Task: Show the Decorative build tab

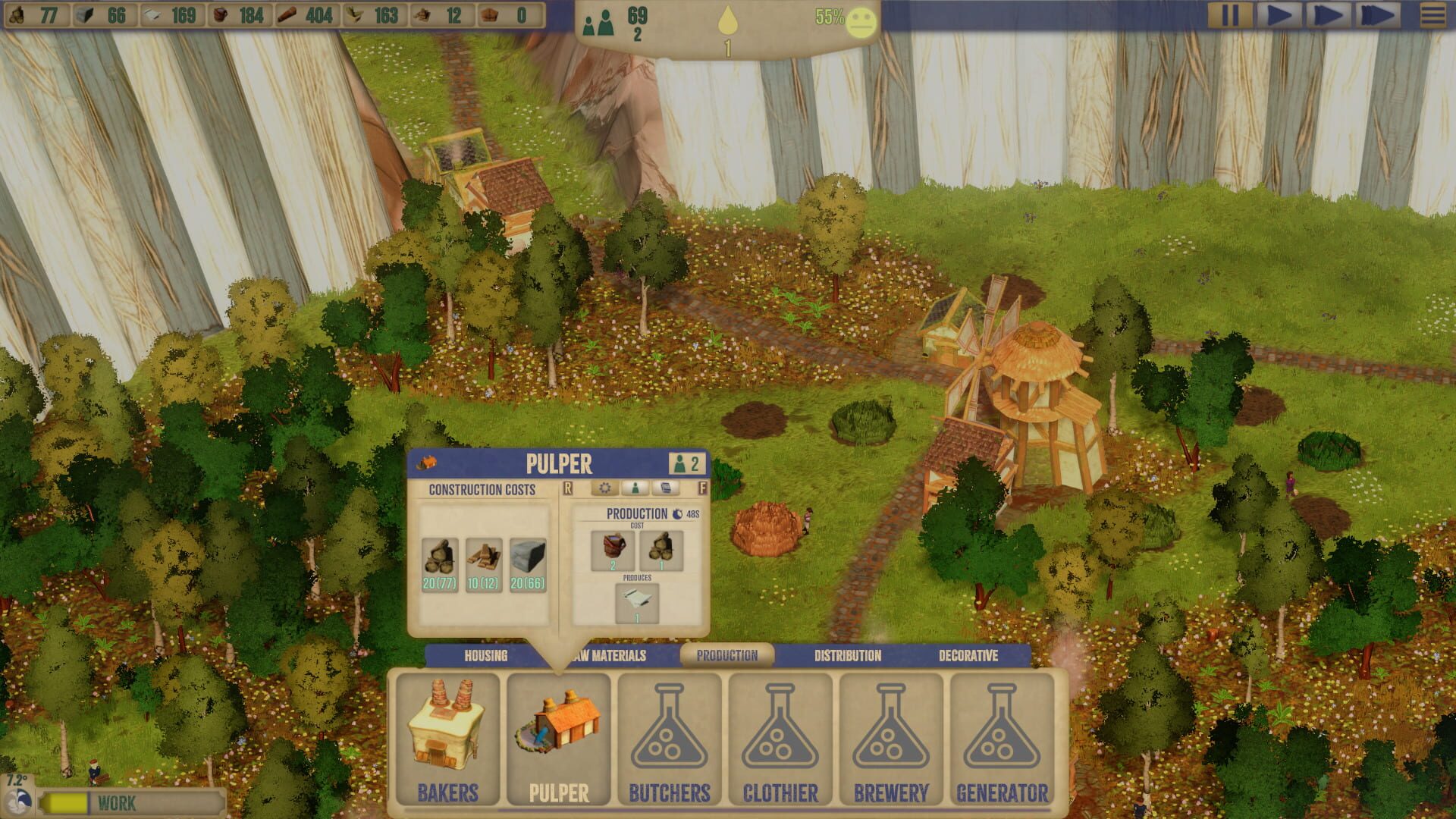Action: coord(968,656)
